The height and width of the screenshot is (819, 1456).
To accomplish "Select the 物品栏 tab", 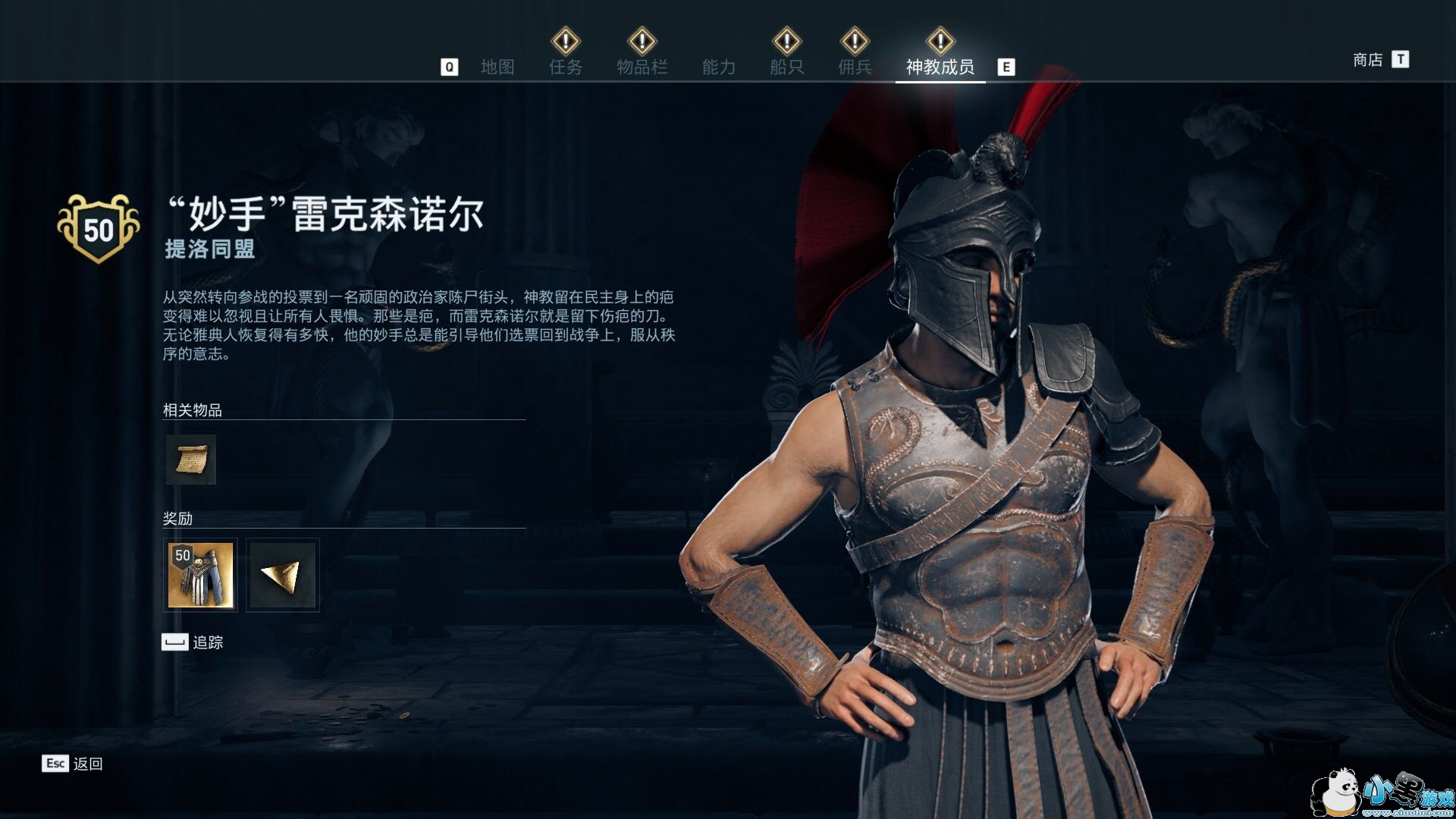I will pyautogui.click(x=642, y=67).
